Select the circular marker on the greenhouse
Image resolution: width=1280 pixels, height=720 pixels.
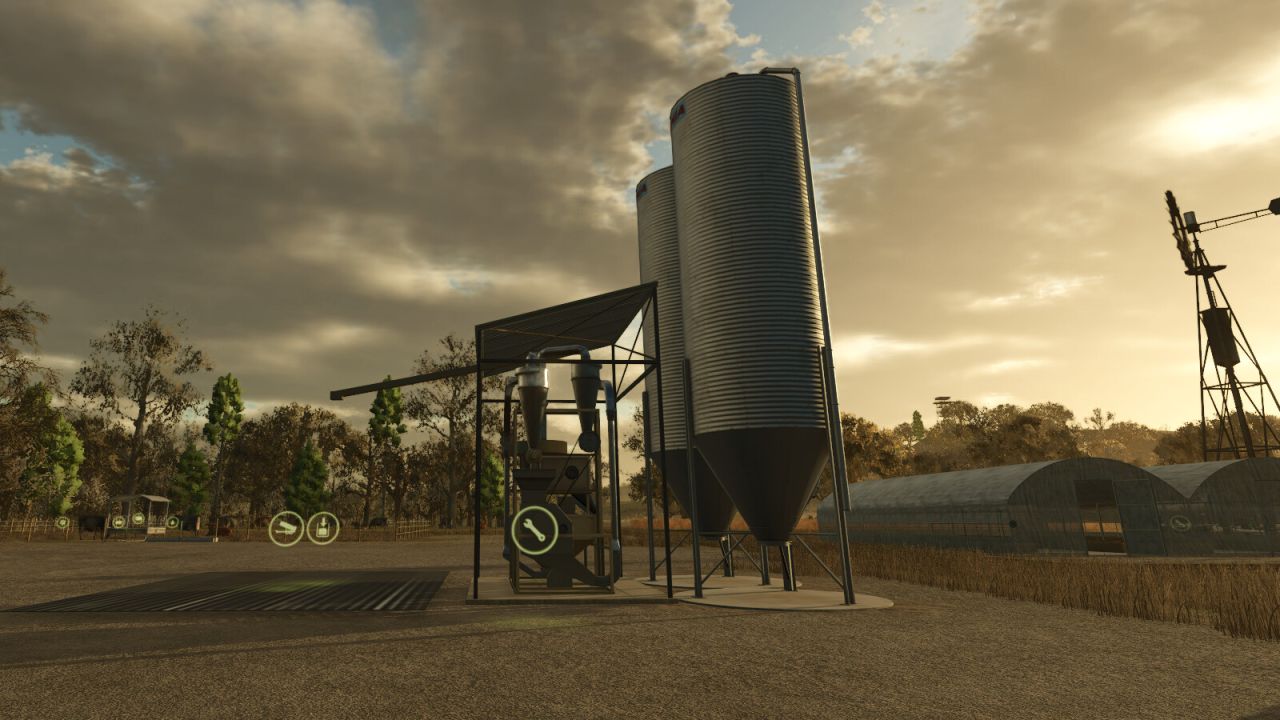click(x=1181, y=522)
